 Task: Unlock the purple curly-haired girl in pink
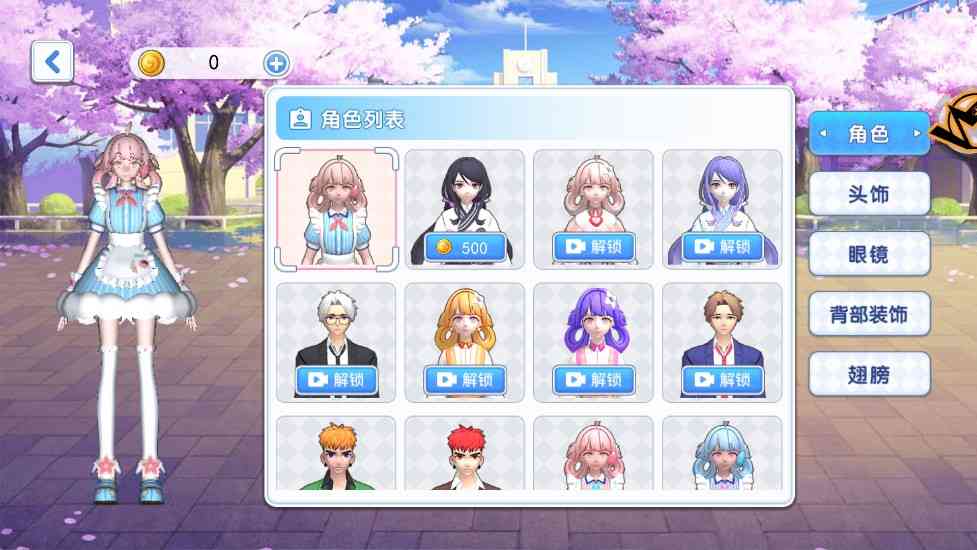pyautogui.click(x=594, y=380)
